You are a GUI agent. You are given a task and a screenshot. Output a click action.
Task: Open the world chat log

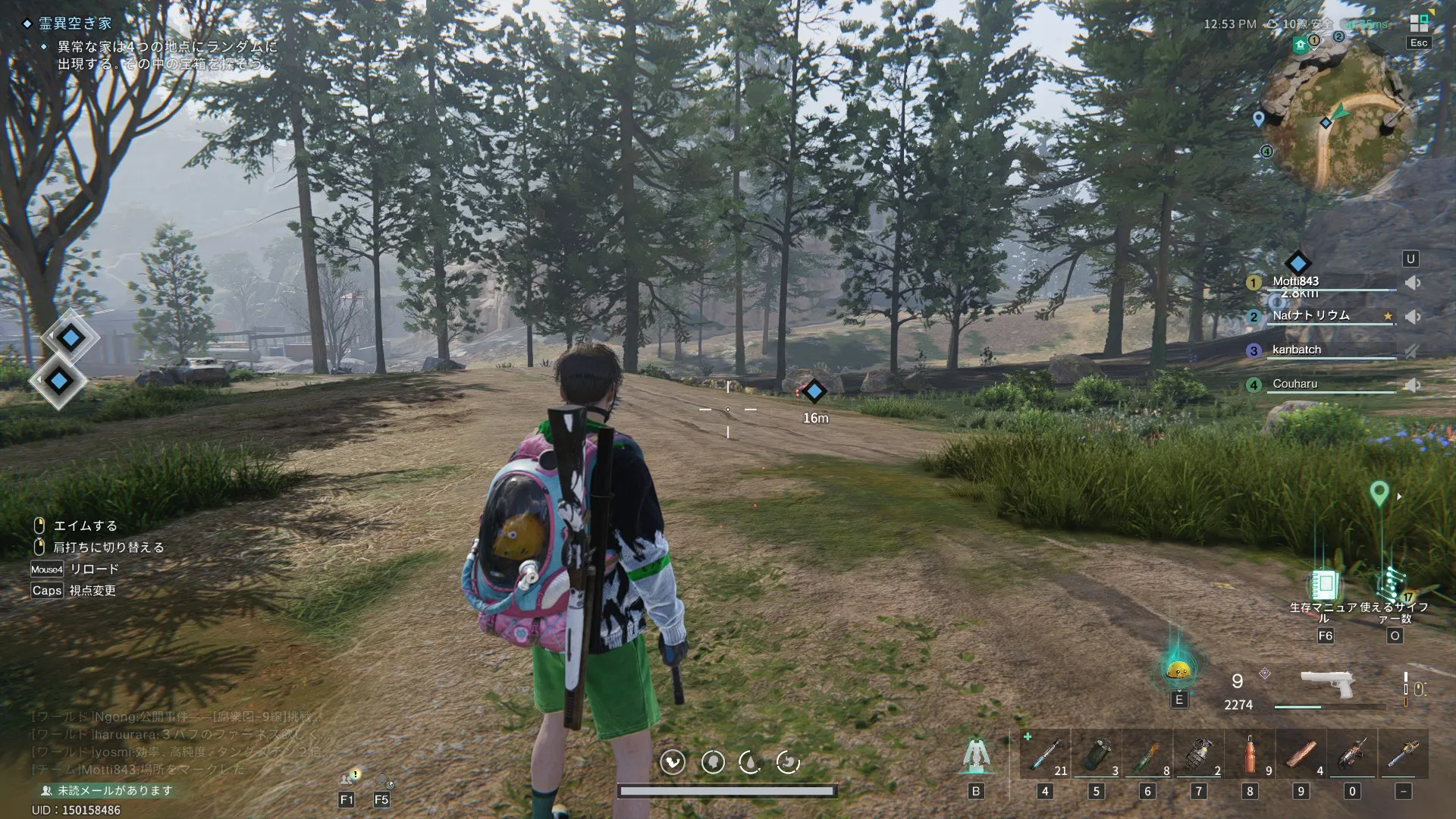174,743
